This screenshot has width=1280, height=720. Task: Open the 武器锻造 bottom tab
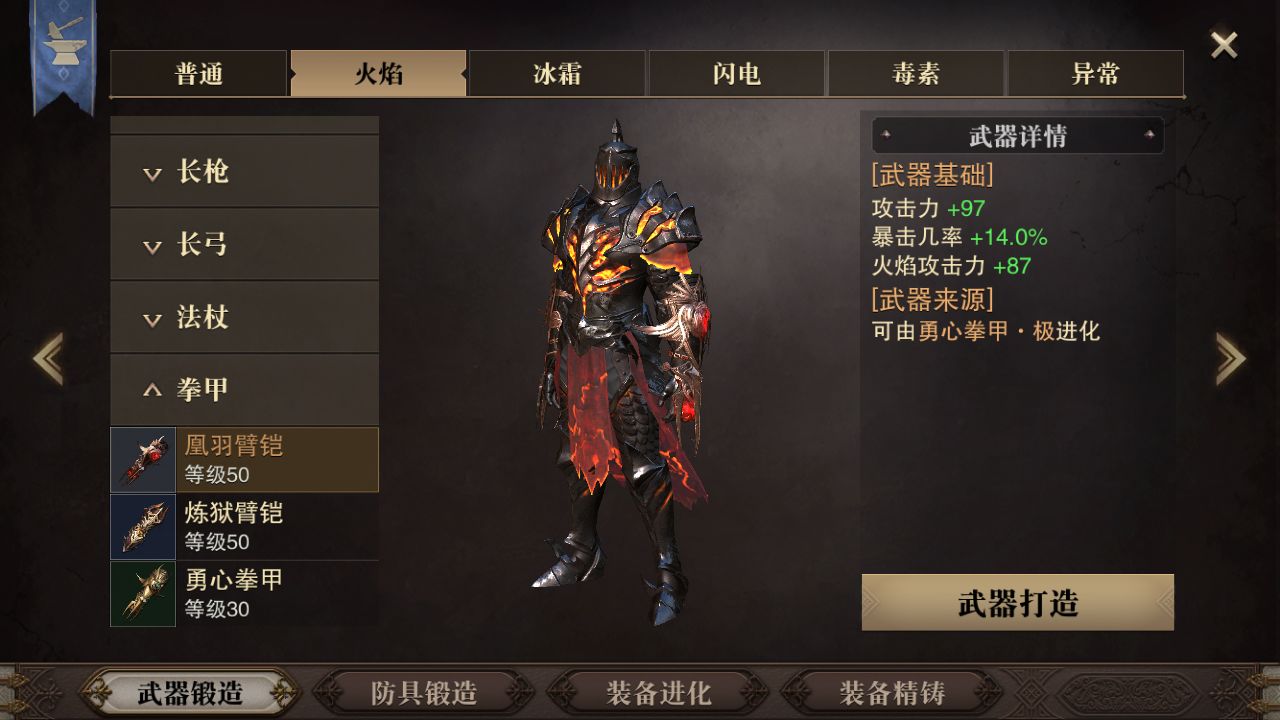tap(190, 692)
